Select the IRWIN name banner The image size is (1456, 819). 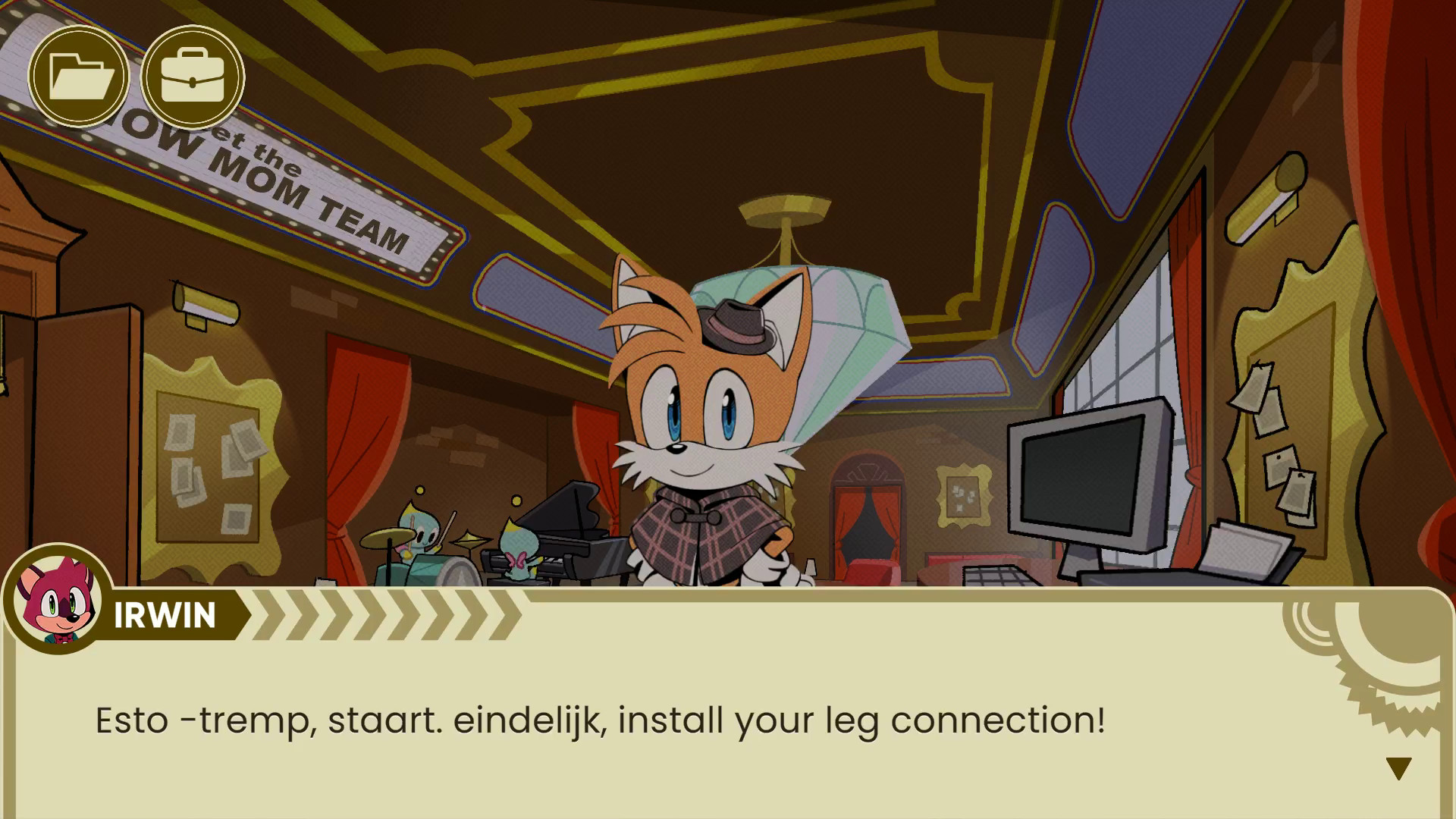(163, 614)
